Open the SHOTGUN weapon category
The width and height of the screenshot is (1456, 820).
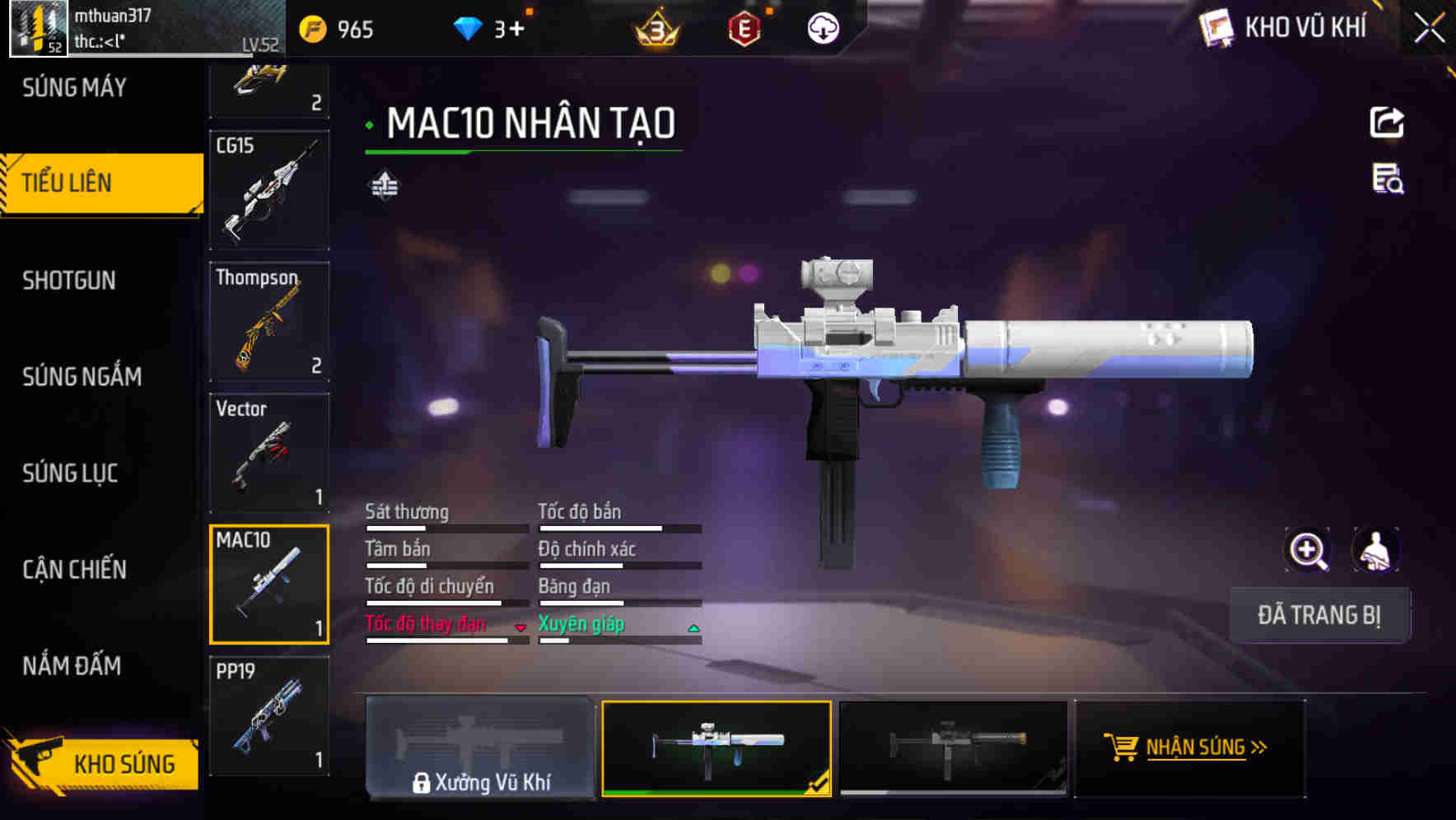point(69,281)
